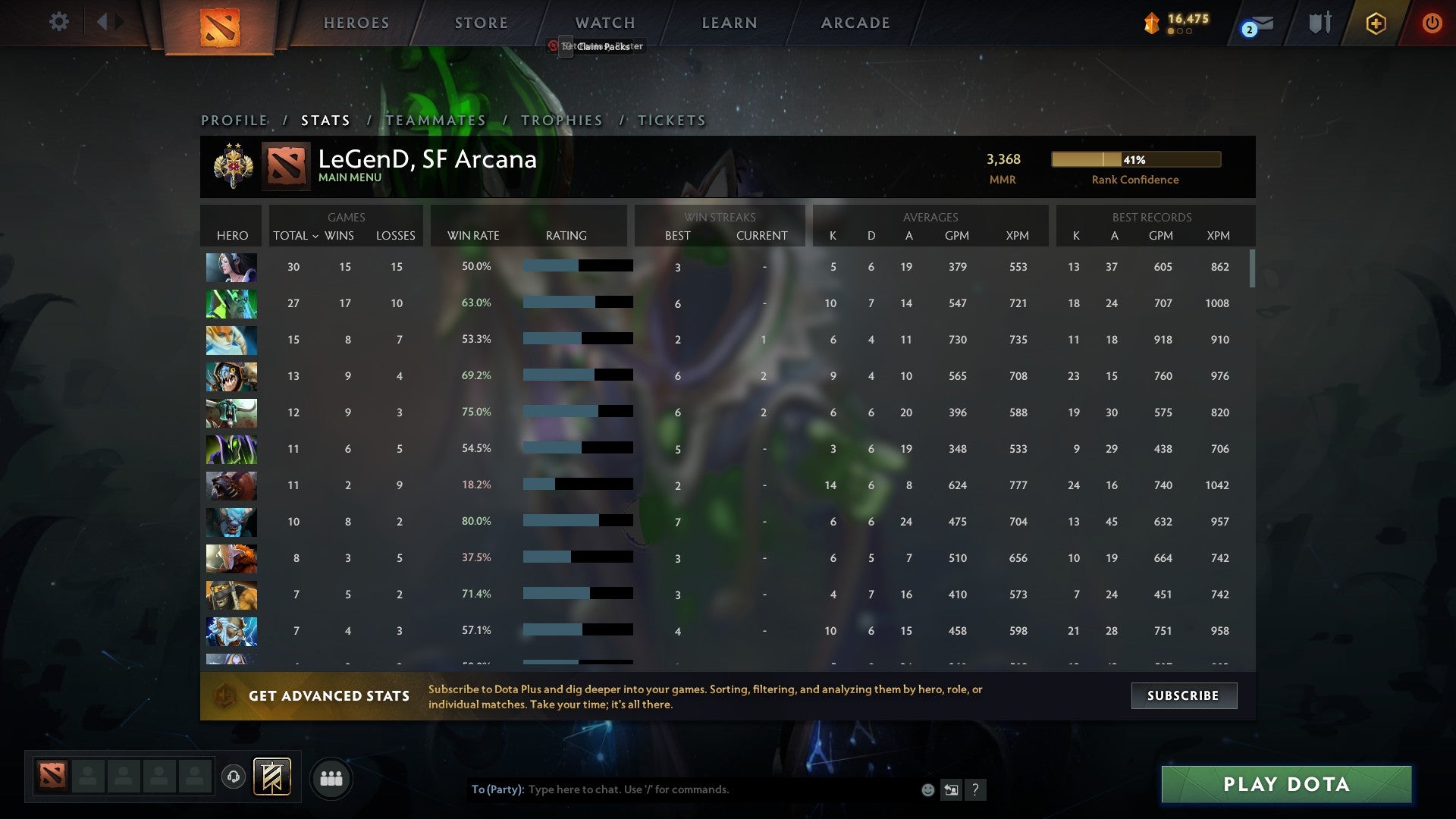
Task: Click the SUBSCRIBE button for Dota Plus
Action: coord(1183,695)
